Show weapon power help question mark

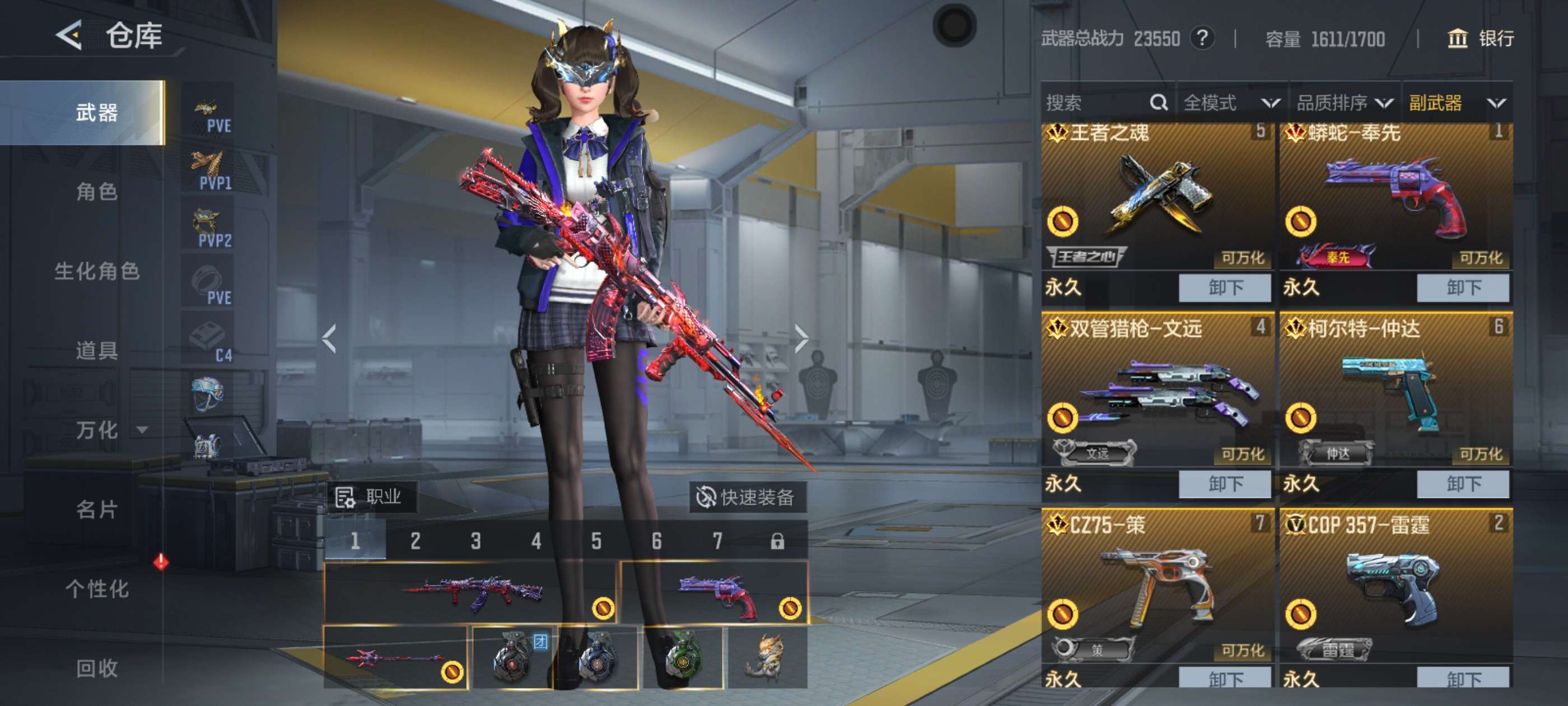(1202, 39)
